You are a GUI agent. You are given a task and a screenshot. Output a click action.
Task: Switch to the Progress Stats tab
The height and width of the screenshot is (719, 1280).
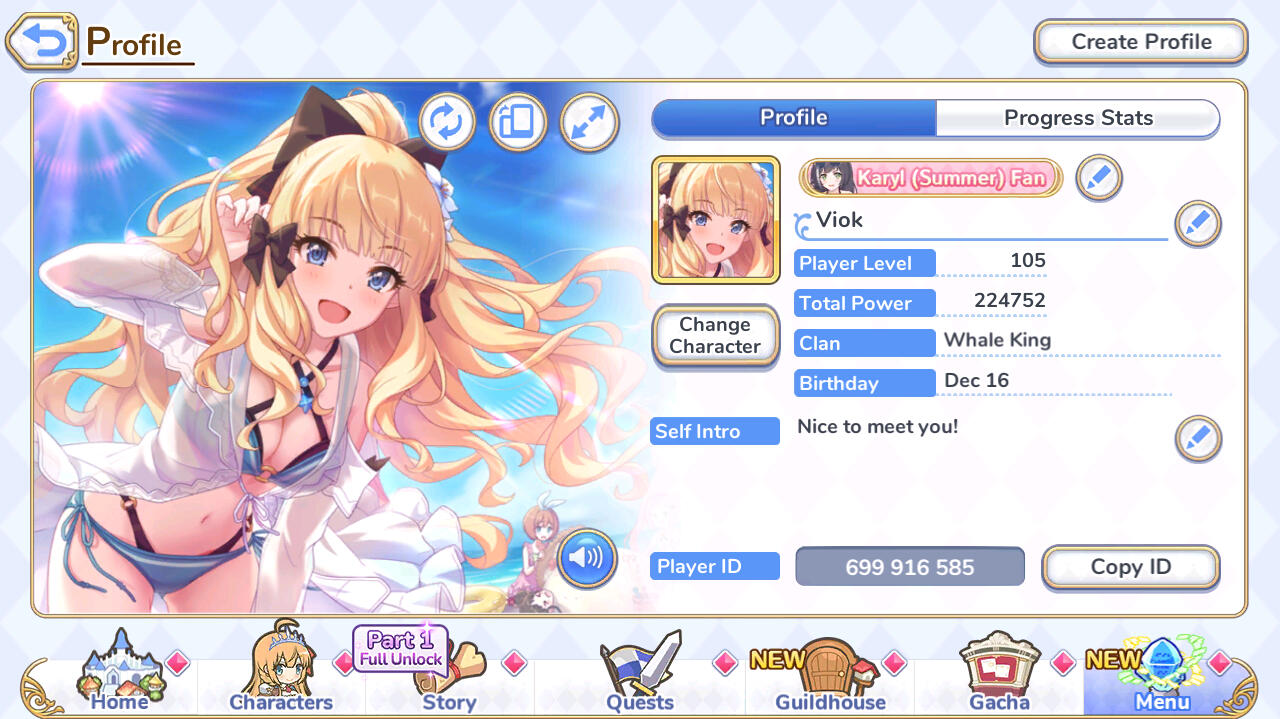point(1078,118)
